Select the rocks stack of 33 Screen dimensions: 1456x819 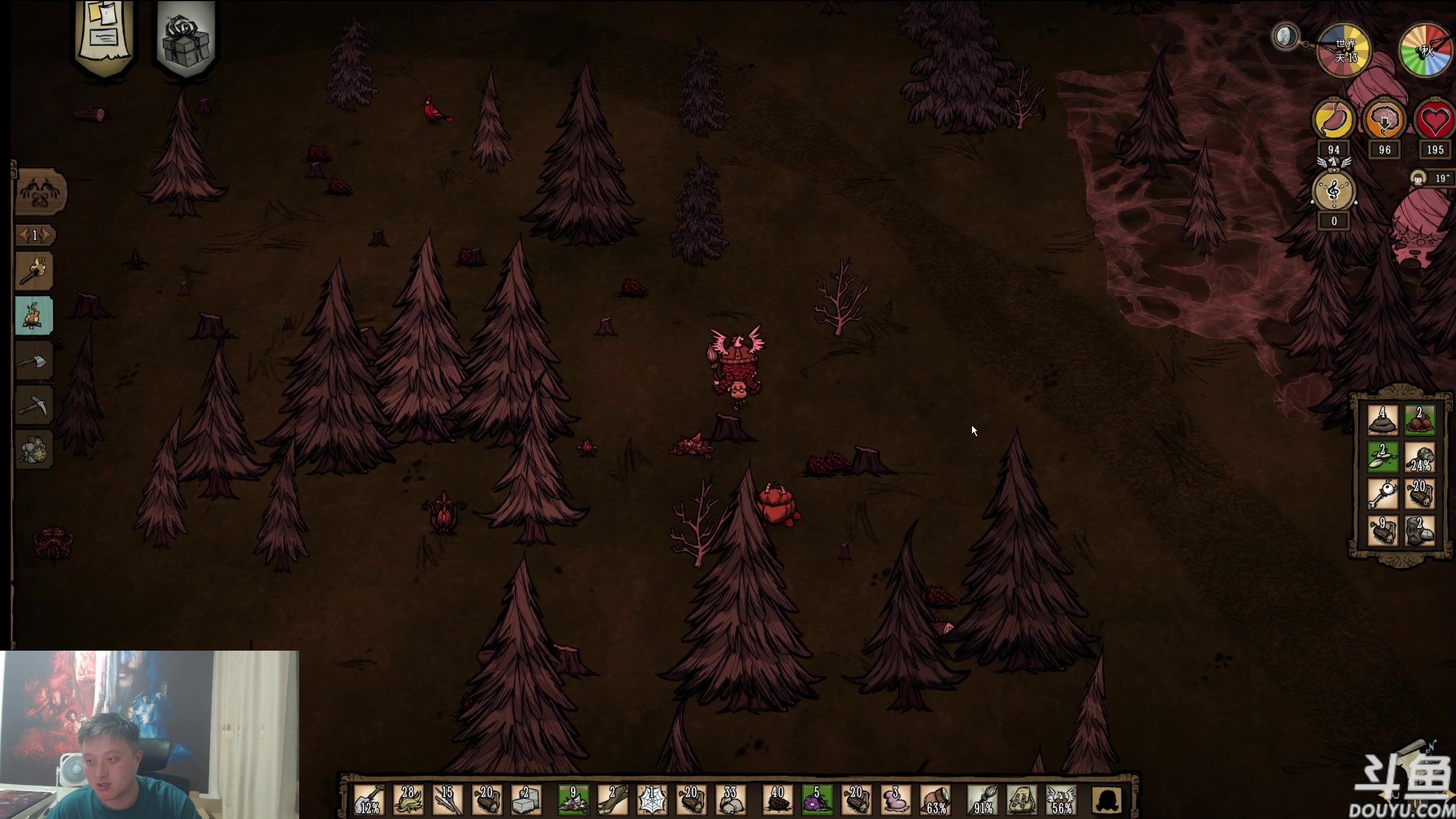click(x=730, y=800)
